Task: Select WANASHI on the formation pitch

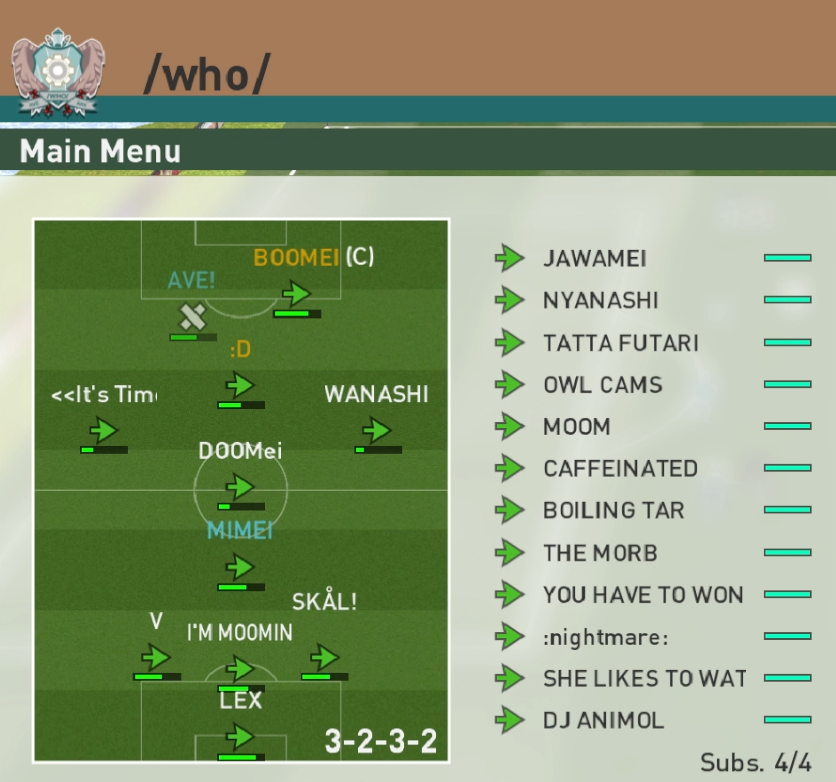Action: pos(376,430)
